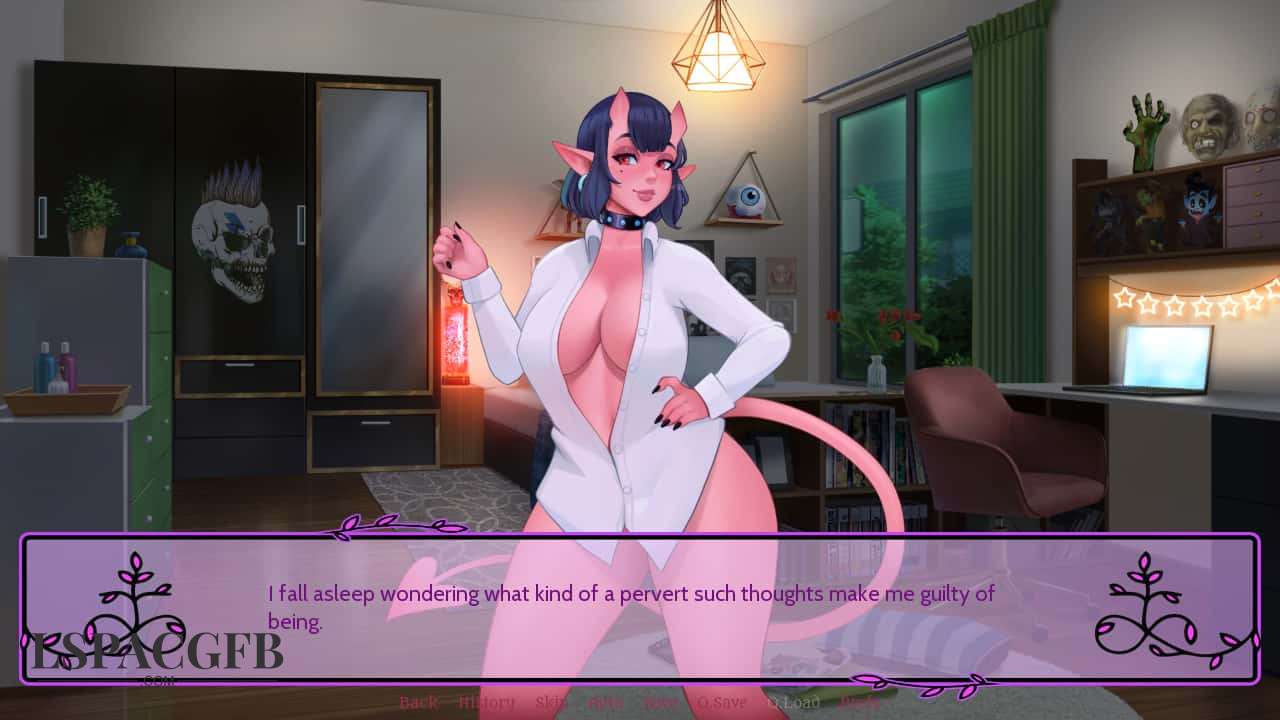Advance the story by clicking the dialogue box
This screenshot has width=1280, height=720.
pos(640,600)
